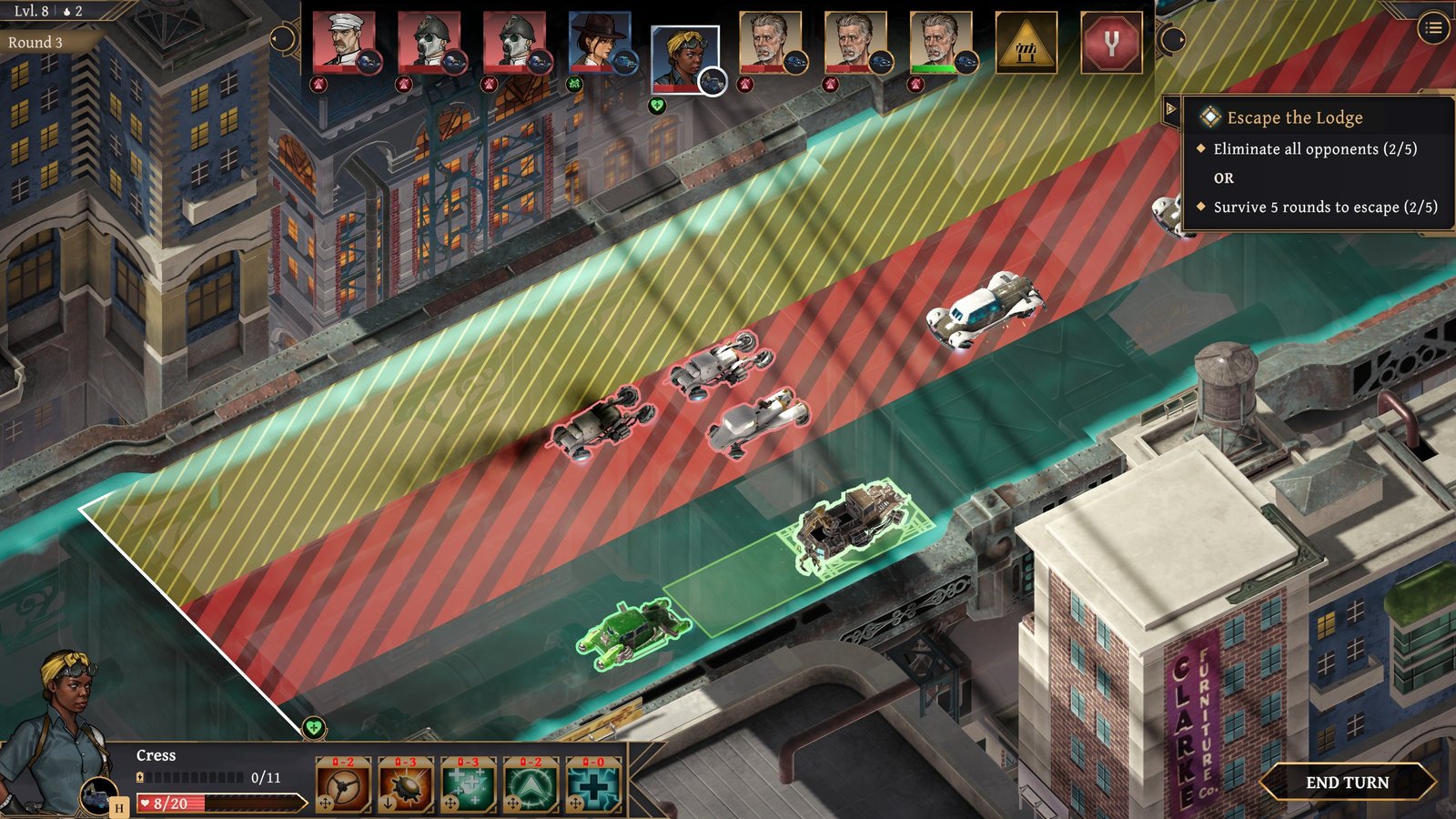
Task: Collapse the Escape the Lodge objective panel
Action: [1171, 109]
